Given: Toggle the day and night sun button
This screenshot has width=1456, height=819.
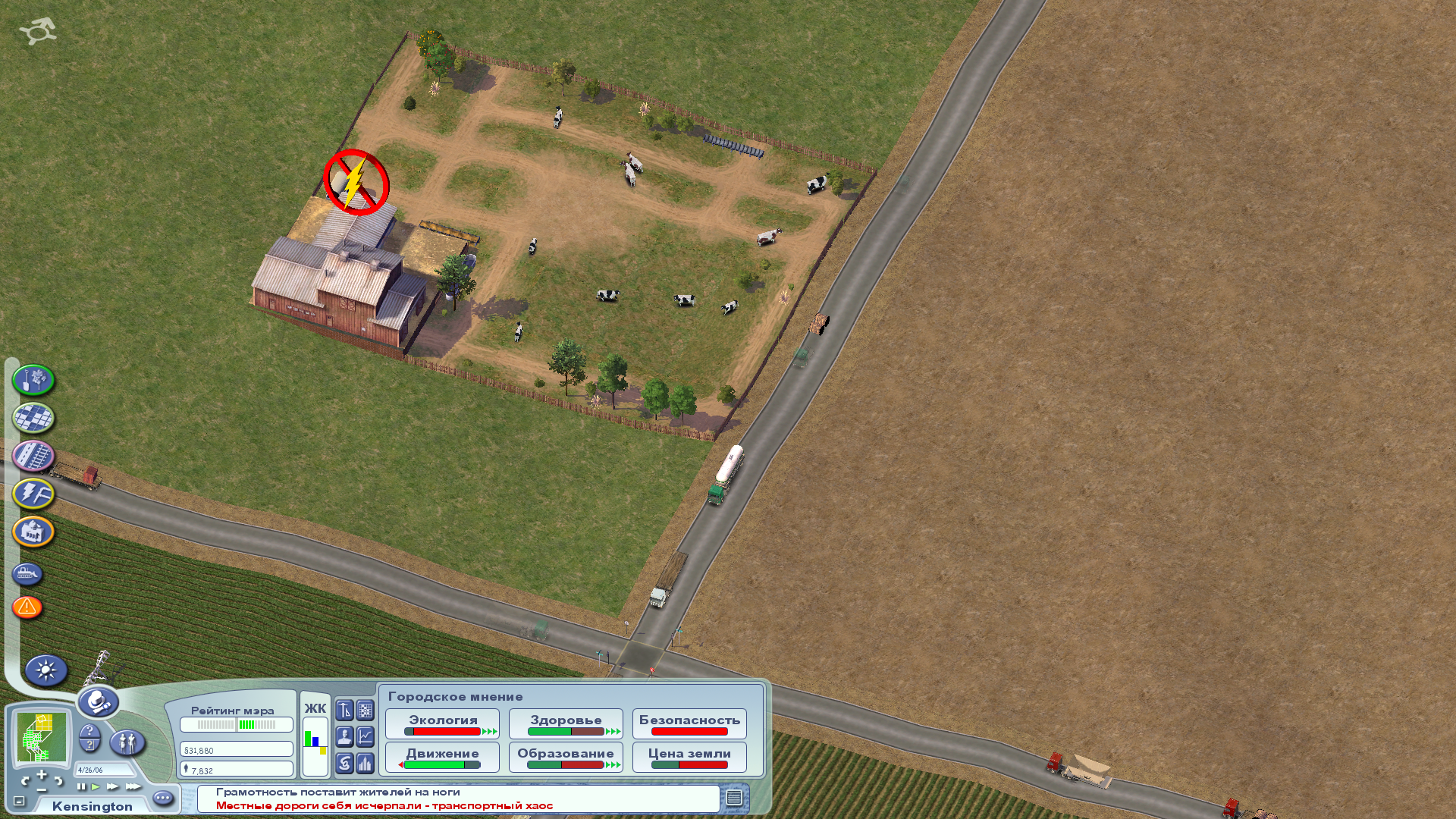Looking at the screenshot, I should tap(46, 670).
